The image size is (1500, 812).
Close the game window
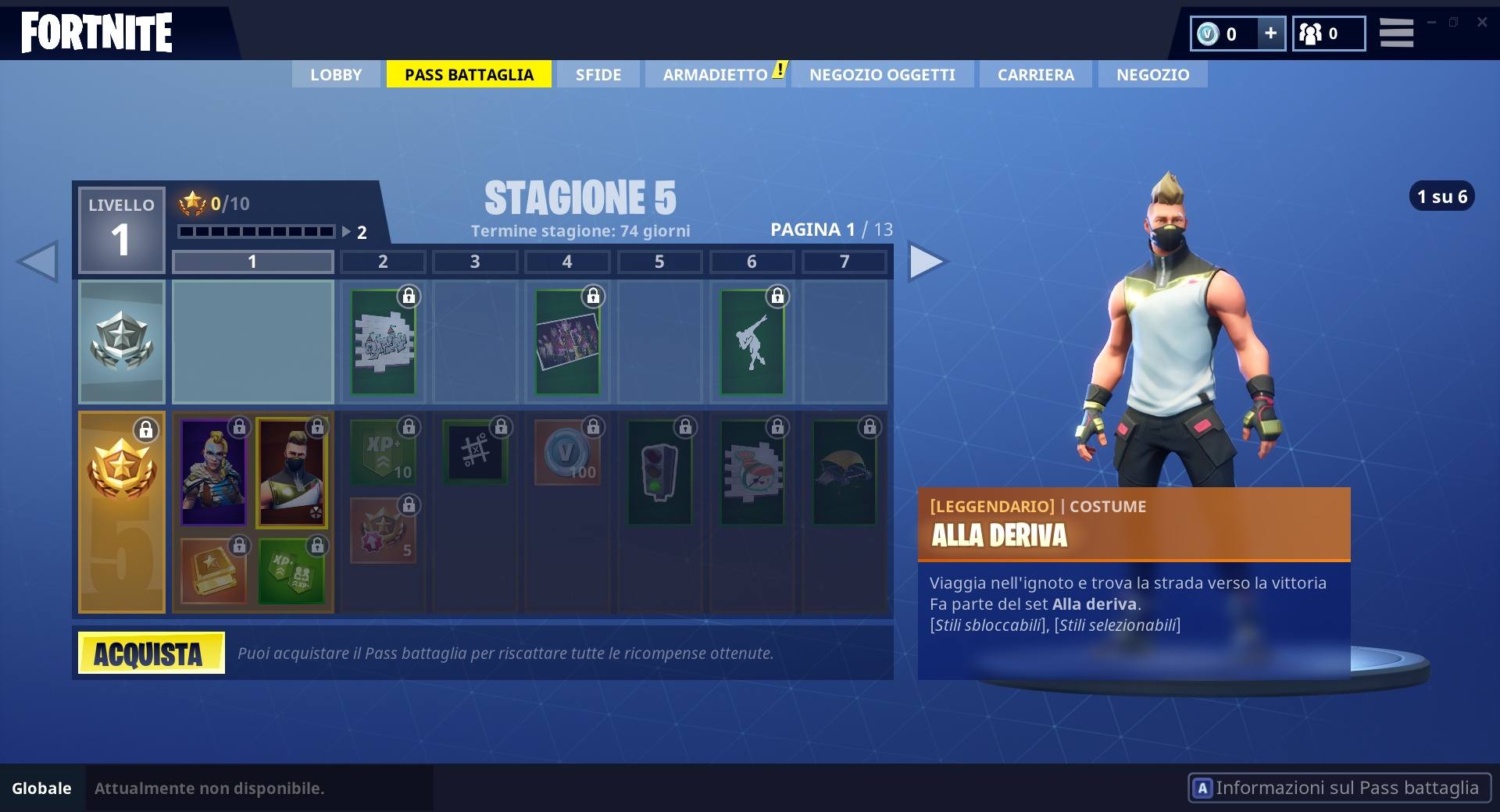pyautogui.click(x=1481, y=22)
